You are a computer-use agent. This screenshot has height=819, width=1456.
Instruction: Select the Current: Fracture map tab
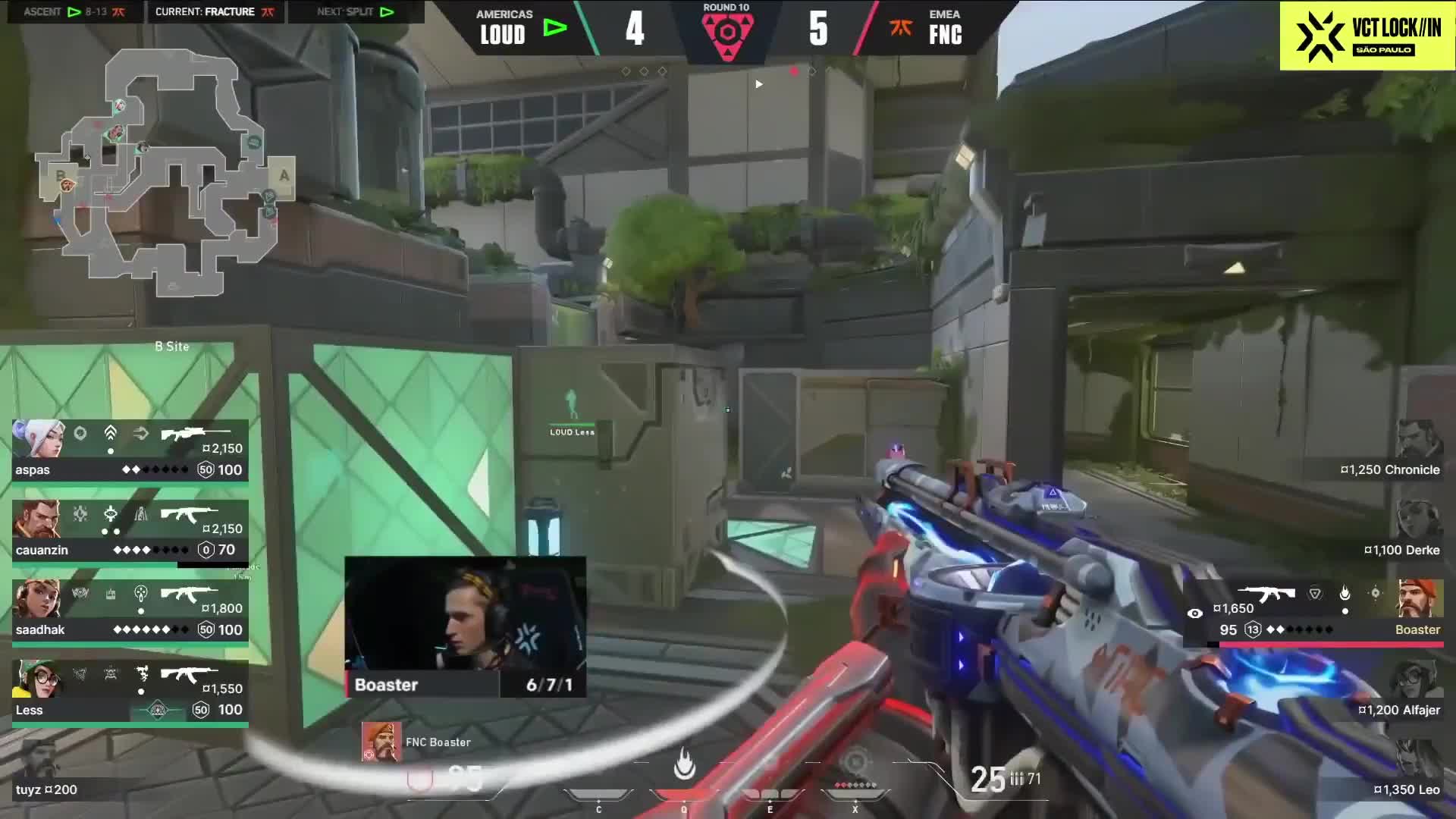pos(215,11)
